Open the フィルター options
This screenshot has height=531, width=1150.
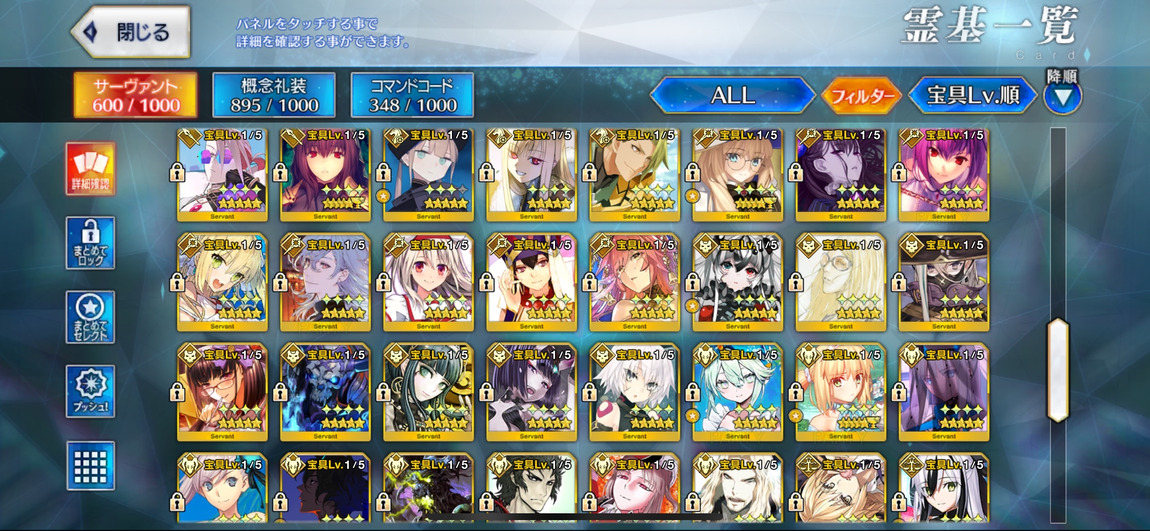coord(861,96)
